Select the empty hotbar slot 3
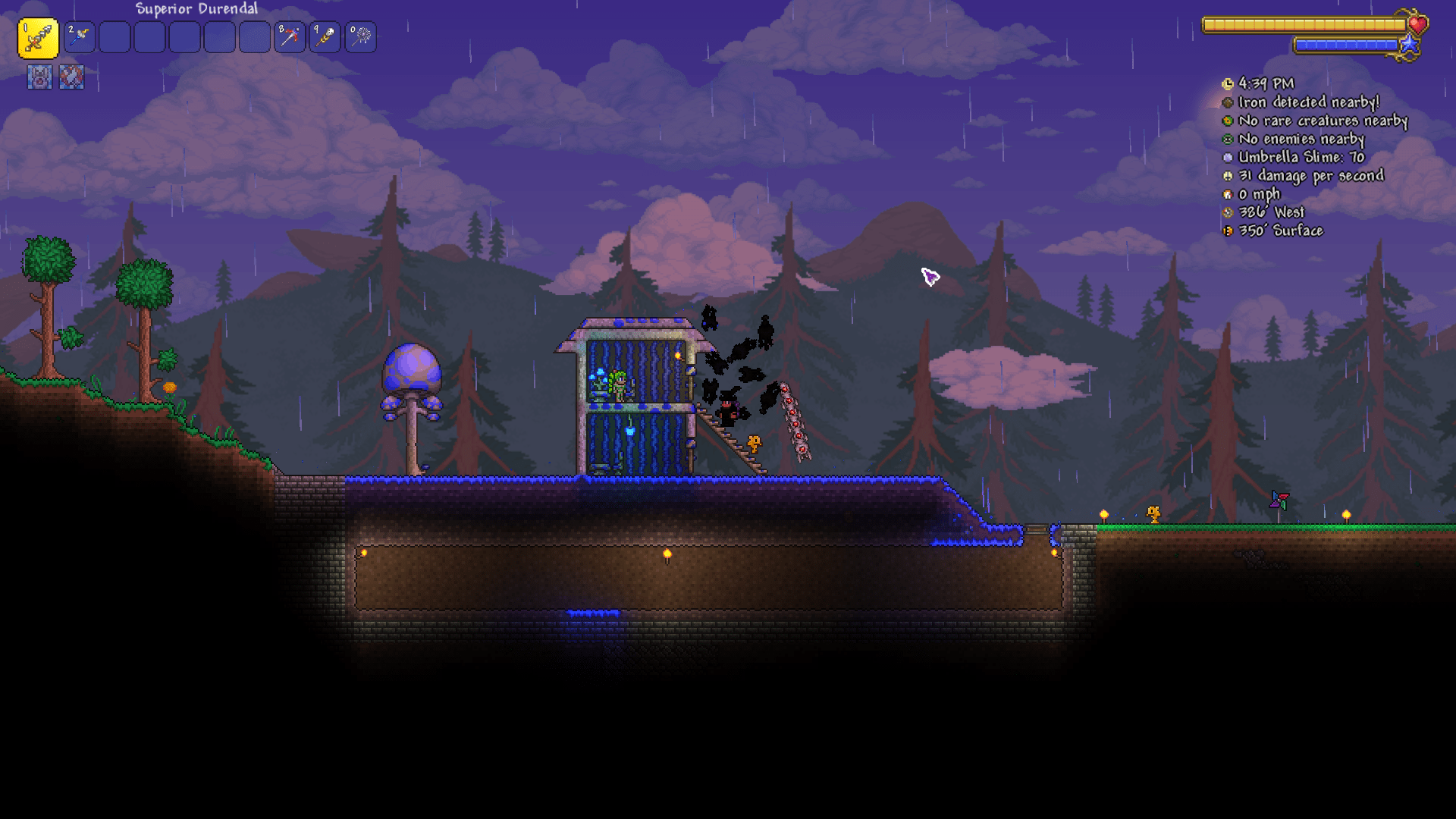This screenshot has height=819, width=1456. click(x=115, y=38)
